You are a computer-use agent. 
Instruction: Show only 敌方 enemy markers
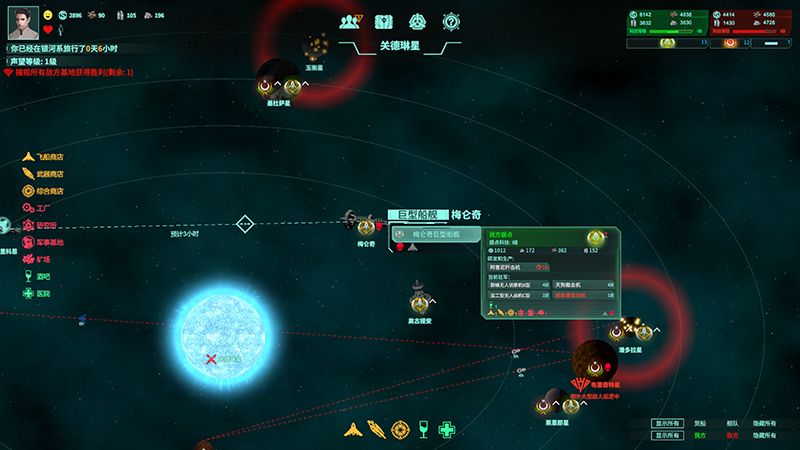[731, 436]
